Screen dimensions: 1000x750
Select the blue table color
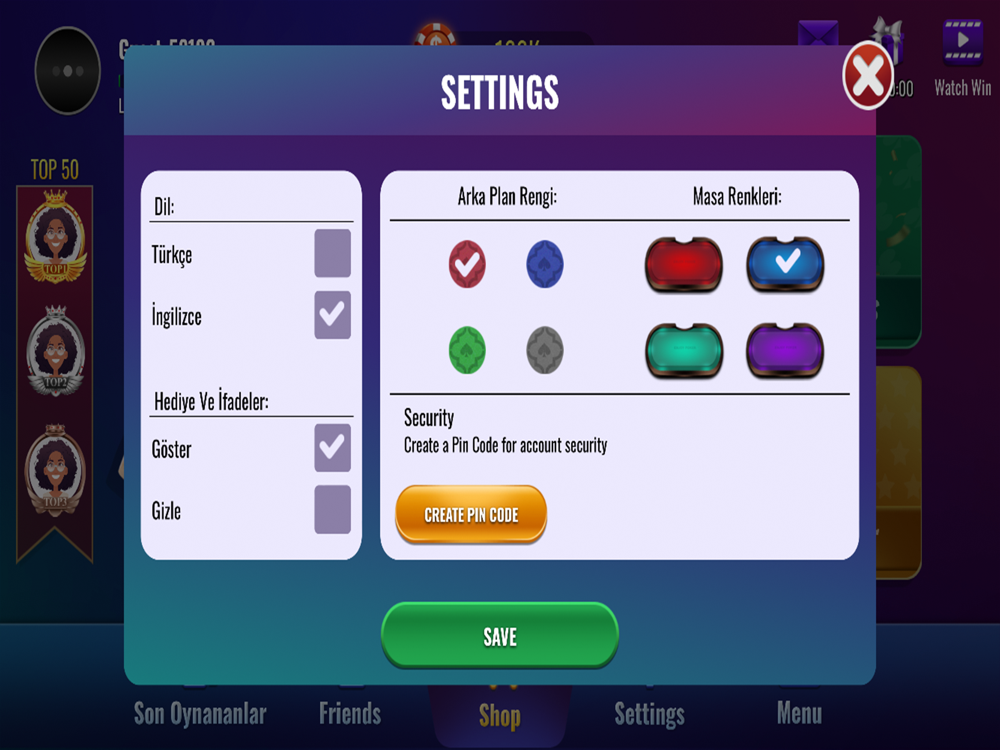click(x=785, y=264)
